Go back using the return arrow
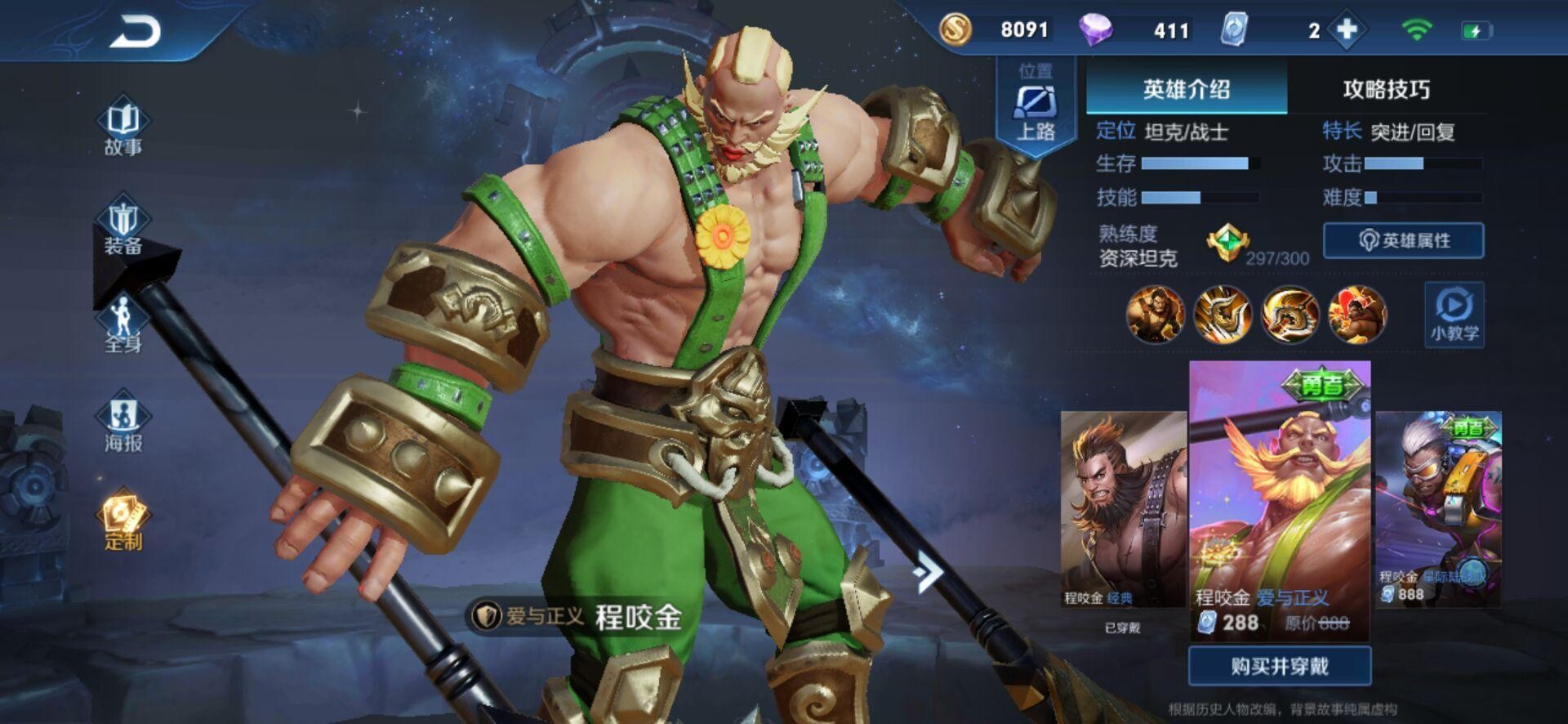Screen dimensions: 1568x724 point(135,33)
